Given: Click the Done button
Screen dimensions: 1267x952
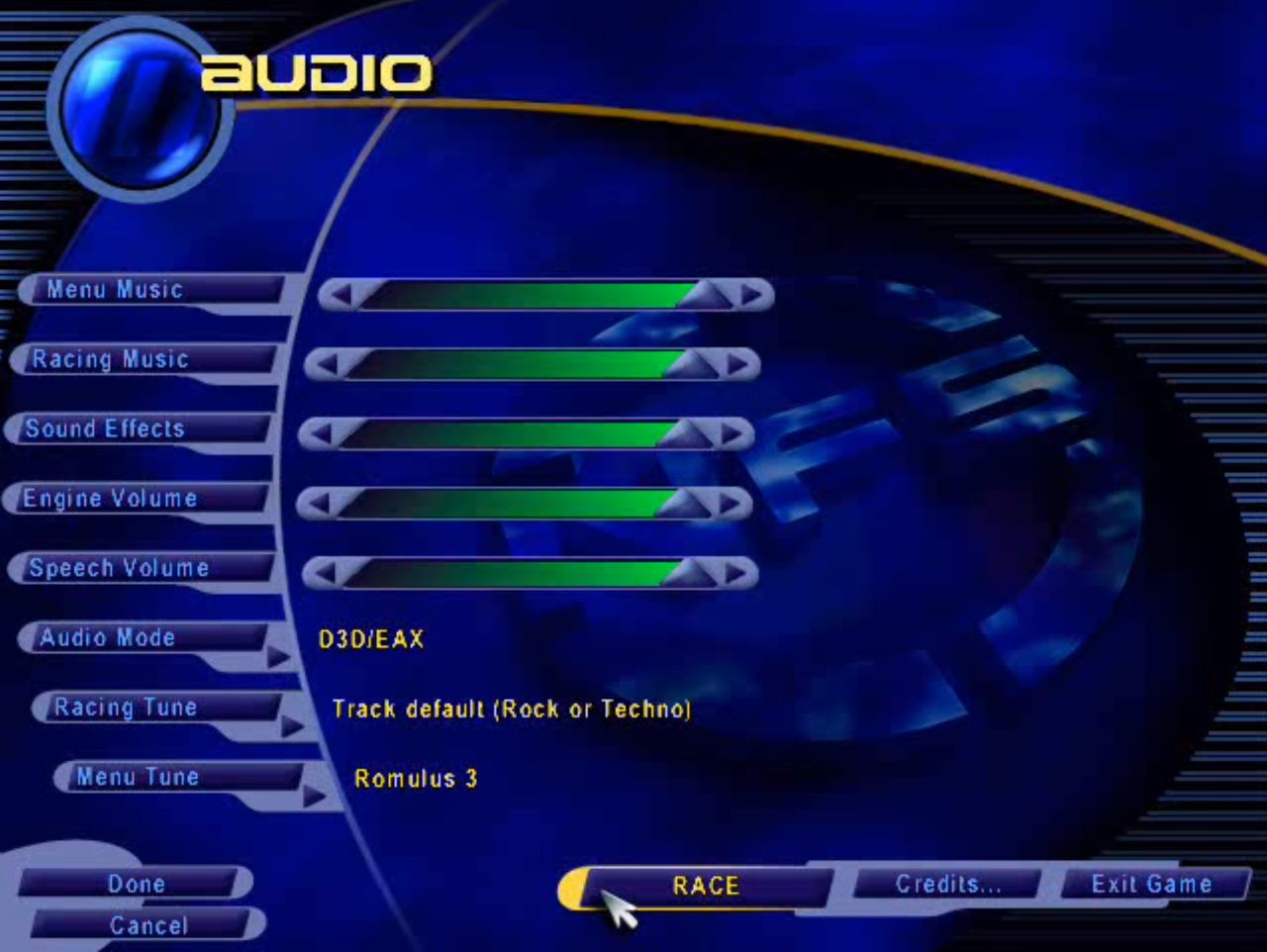Looking at the screenshot, I should click(x=136, y=883).
